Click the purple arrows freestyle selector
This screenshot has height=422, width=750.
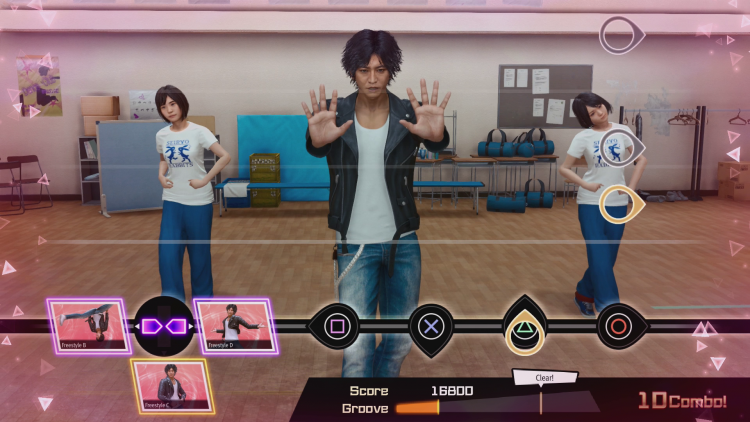163,326
